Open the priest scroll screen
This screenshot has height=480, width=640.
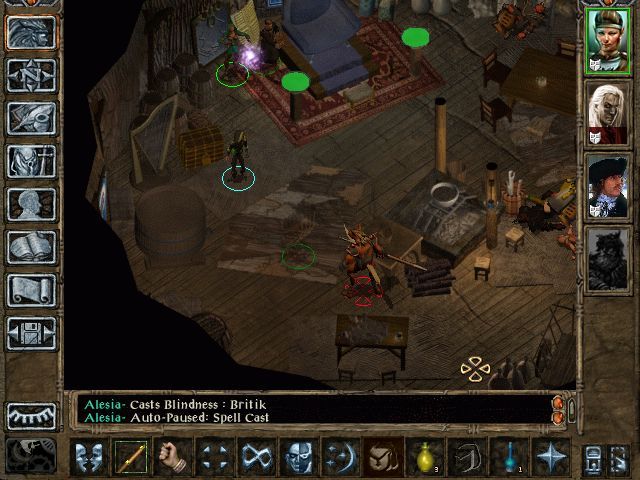(x=31, y=290)
